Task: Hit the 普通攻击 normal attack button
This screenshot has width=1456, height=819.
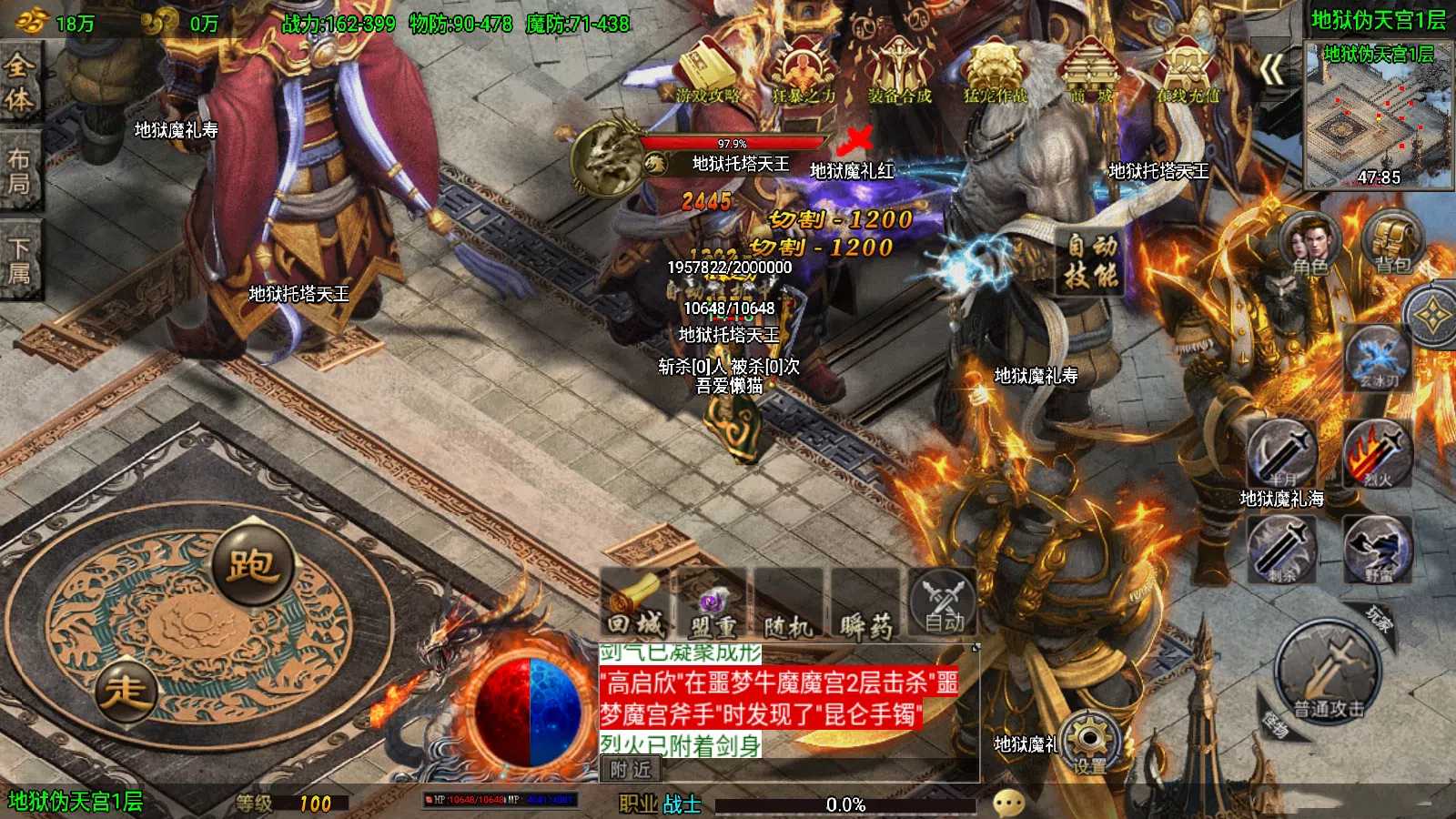Action: tap(1330, 675)
